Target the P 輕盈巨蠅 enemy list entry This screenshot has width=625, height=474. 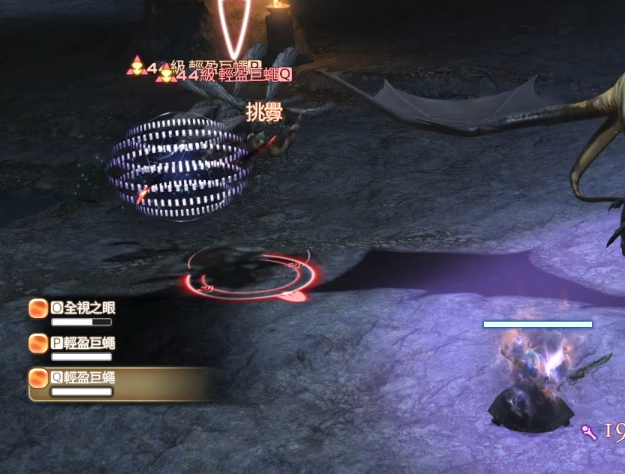point(83,343)
